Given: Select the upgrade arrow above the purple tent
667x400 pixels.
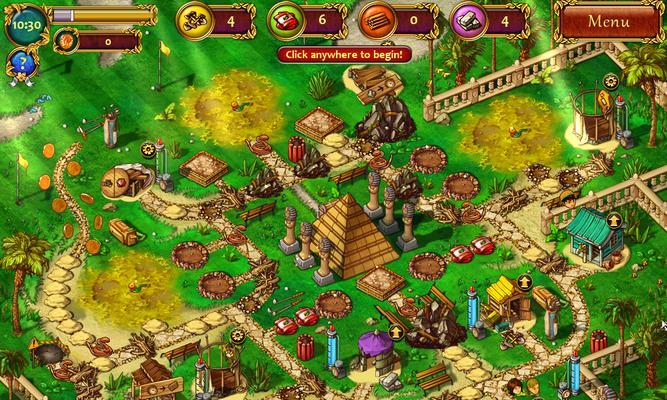Looking at the screenshot, I should (396, 330).
